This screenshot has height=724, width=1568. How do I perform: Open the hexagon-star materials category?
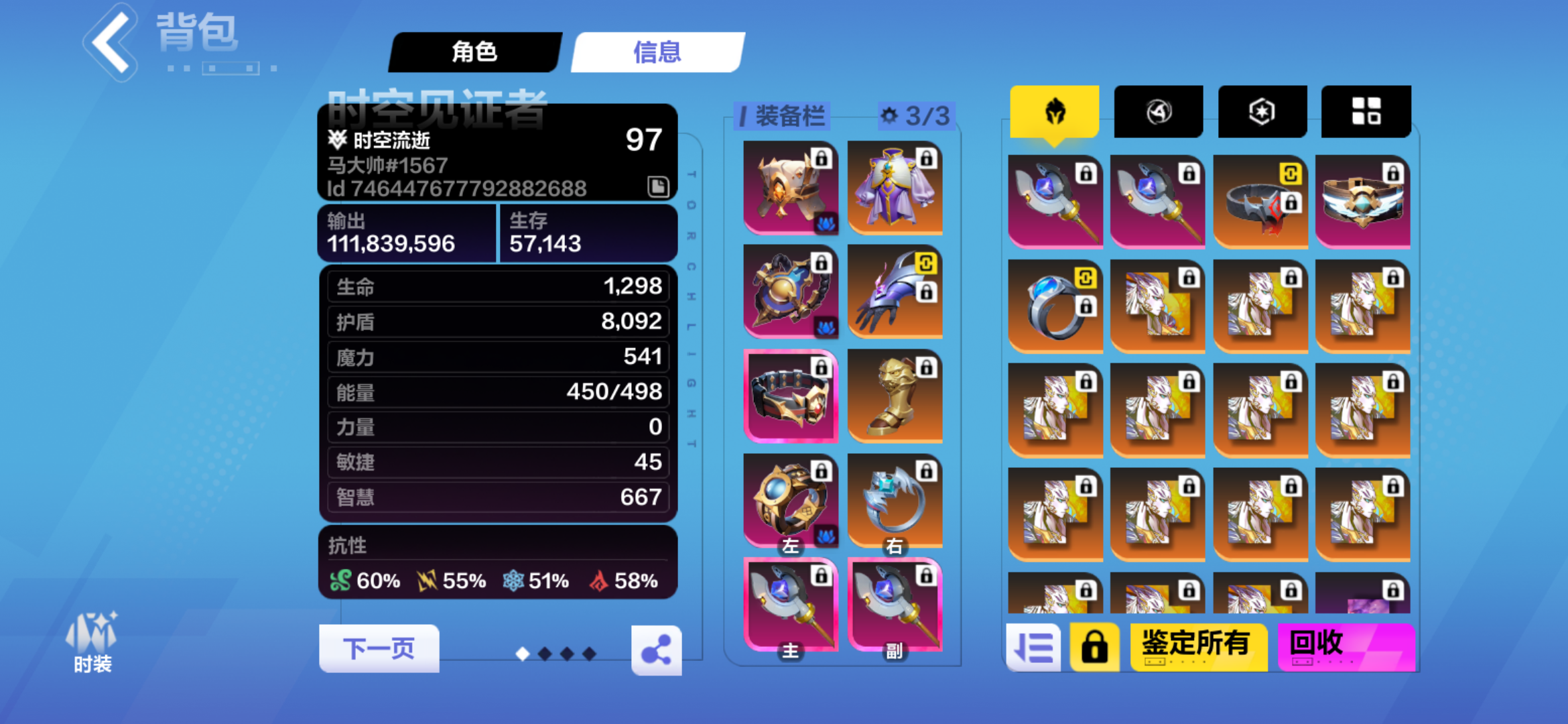[1261, 111]
